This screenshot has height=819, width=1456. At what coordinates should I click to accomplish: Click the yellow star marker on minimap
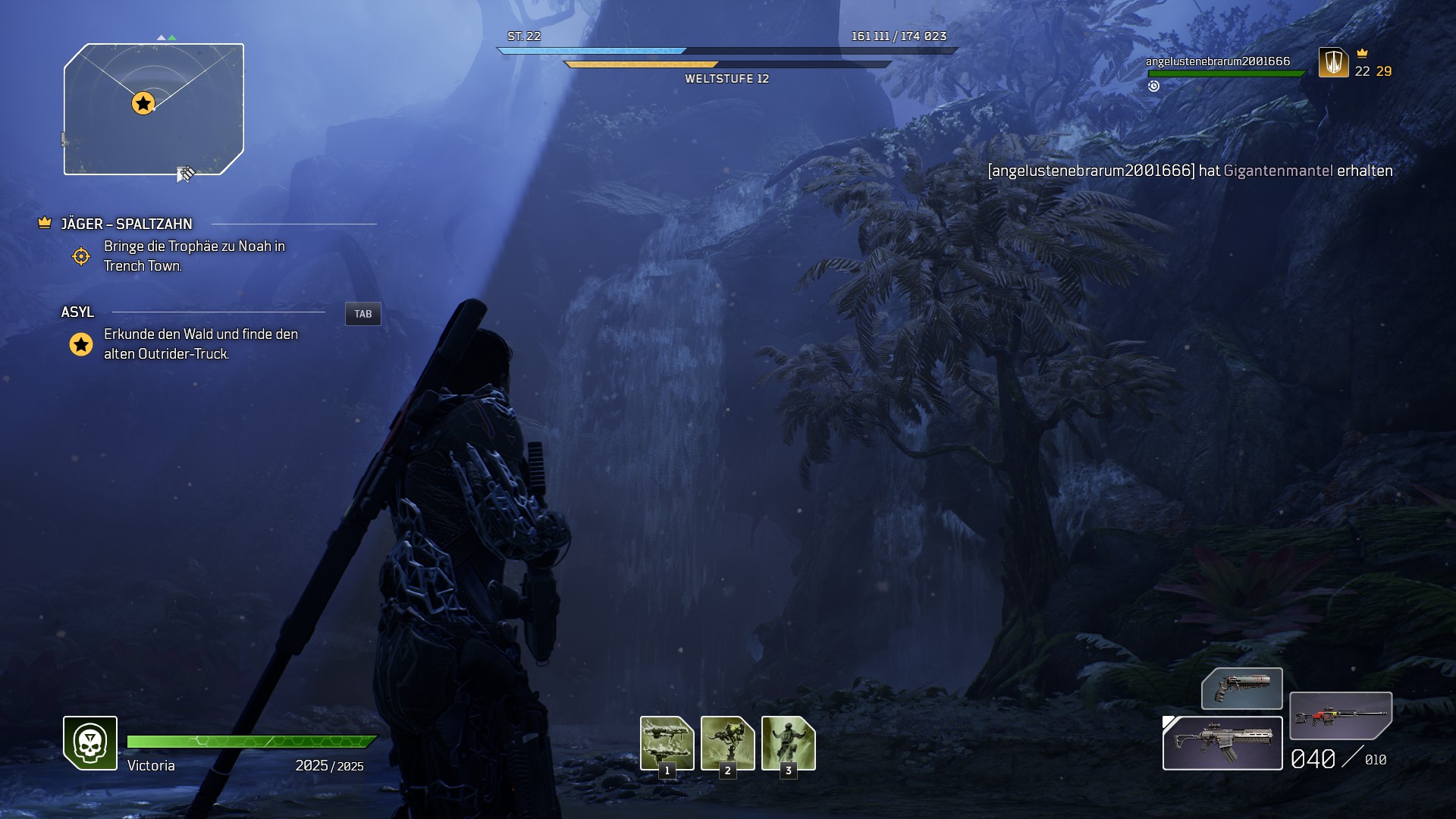pos(143,103)
